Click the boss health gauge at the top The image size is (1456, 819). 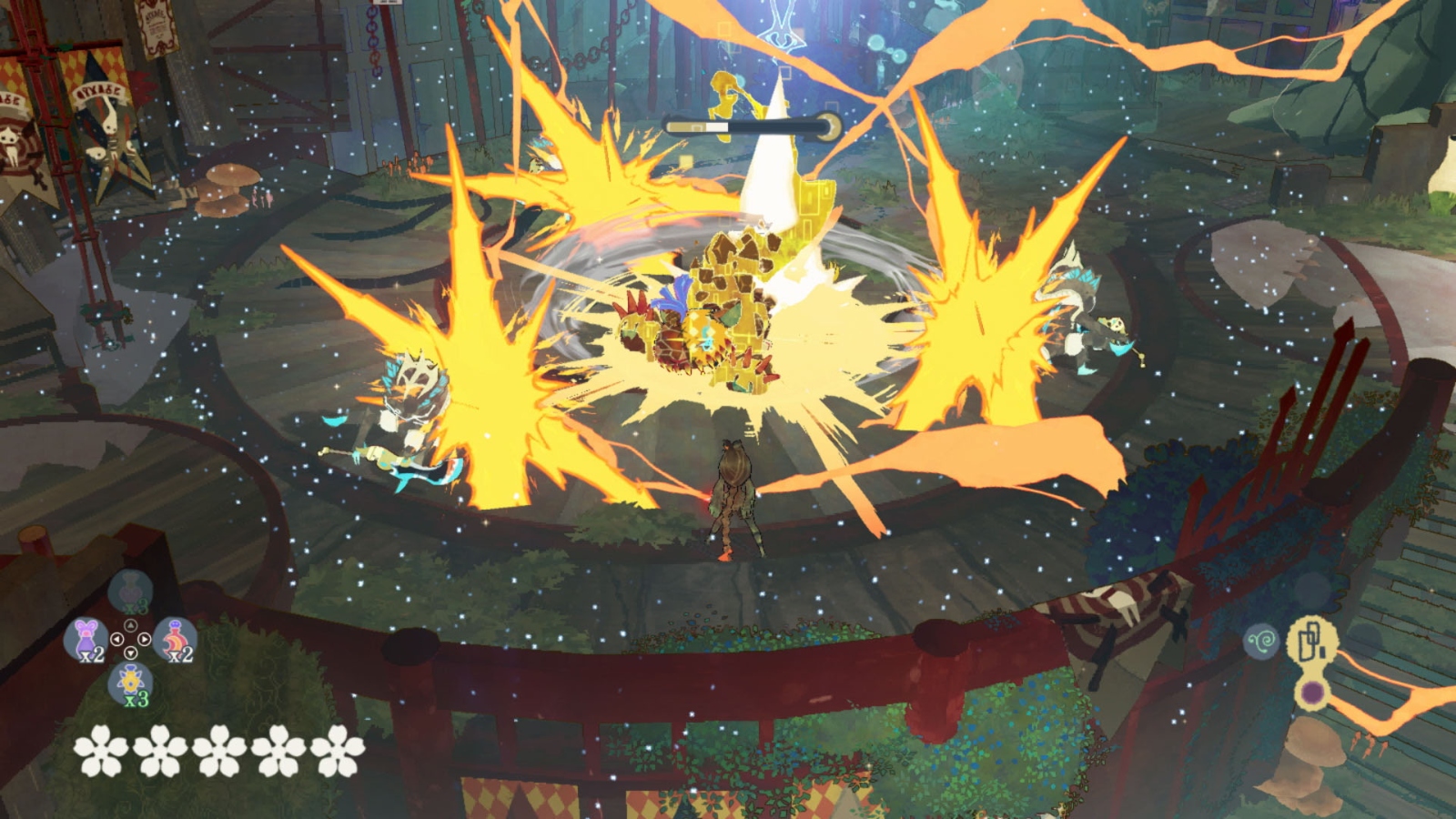pyautogui.click(x=751, y=126)
